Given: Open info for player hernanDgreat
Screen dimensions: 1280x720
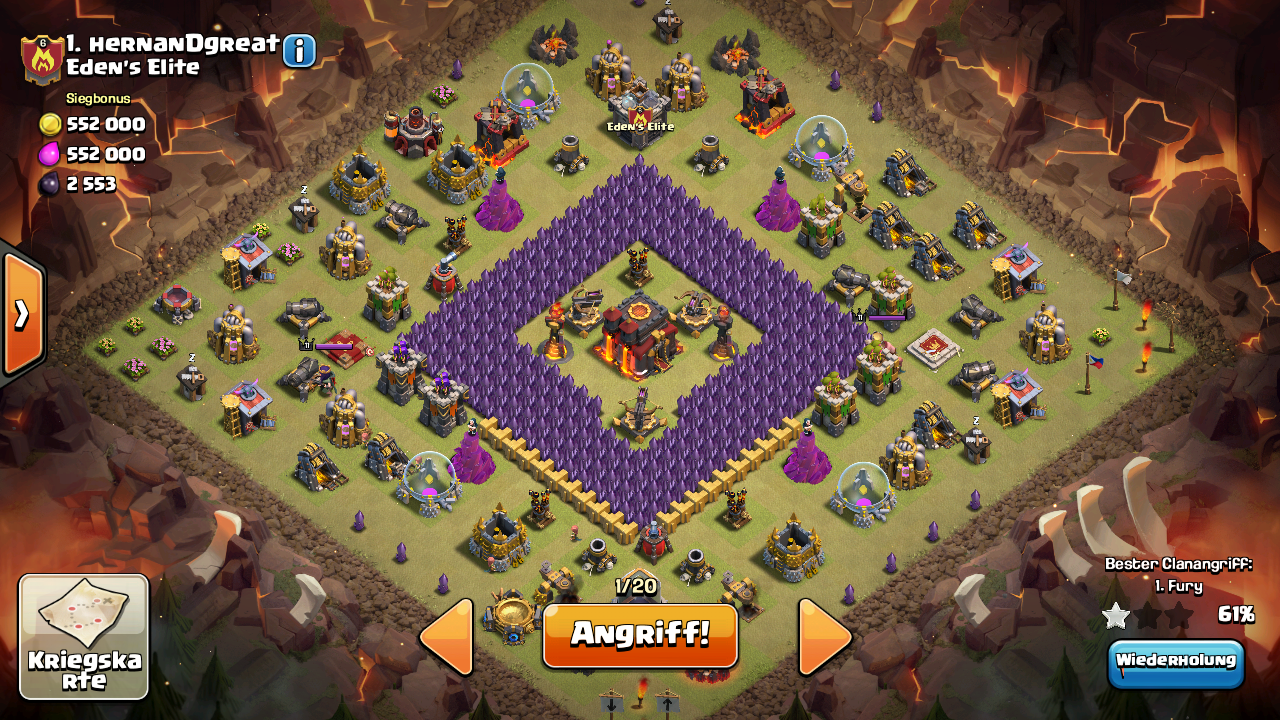Looking at the screenshot, I should pyautogui.click(x=299, y=50).
